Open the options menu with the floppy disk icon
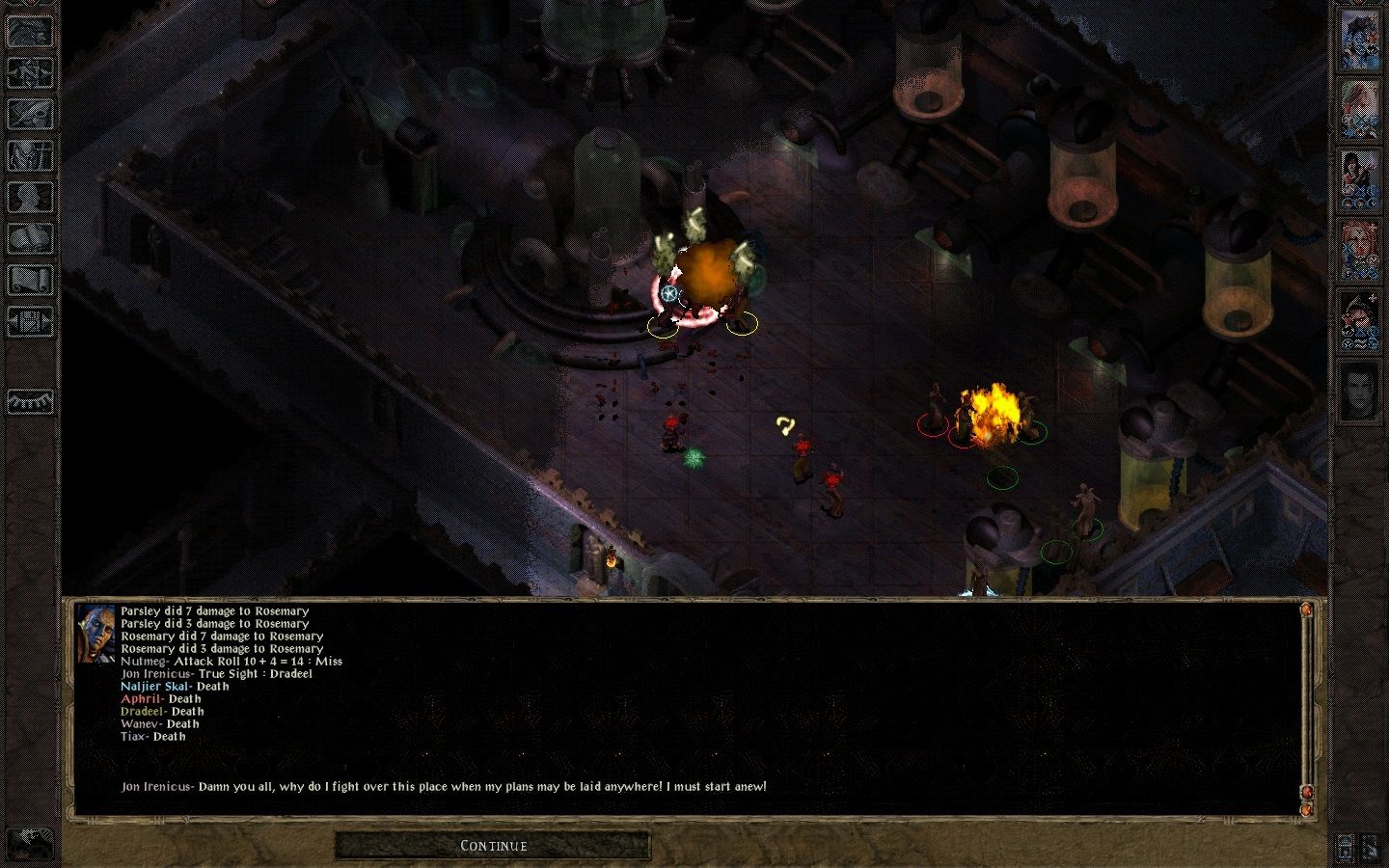The height and width of the screenshot is (868, 1389). click(x=31, y=321)
